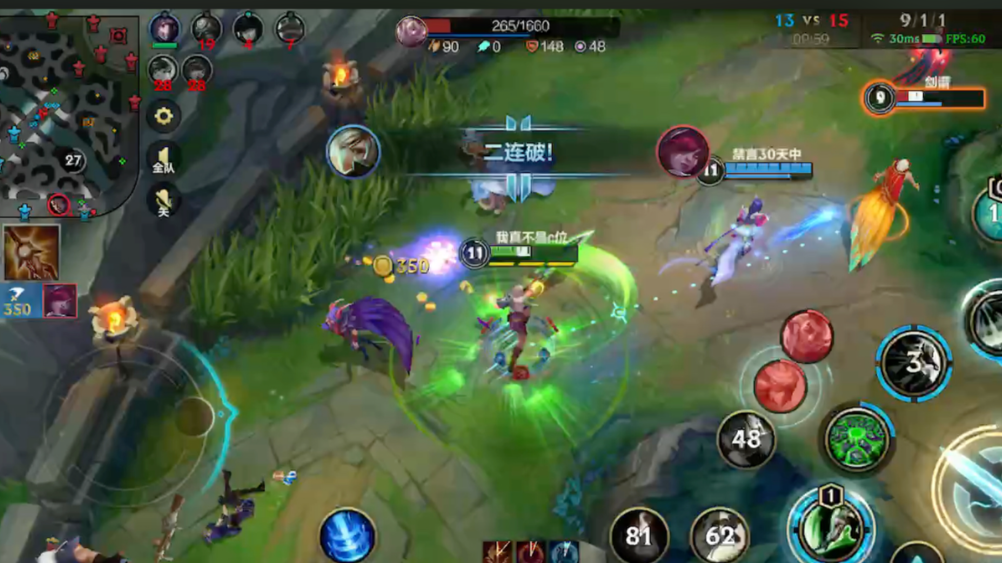Viewport: 1002px width, 563px height.
Task: Activate the green glowing ability
Action: (857, 438)
